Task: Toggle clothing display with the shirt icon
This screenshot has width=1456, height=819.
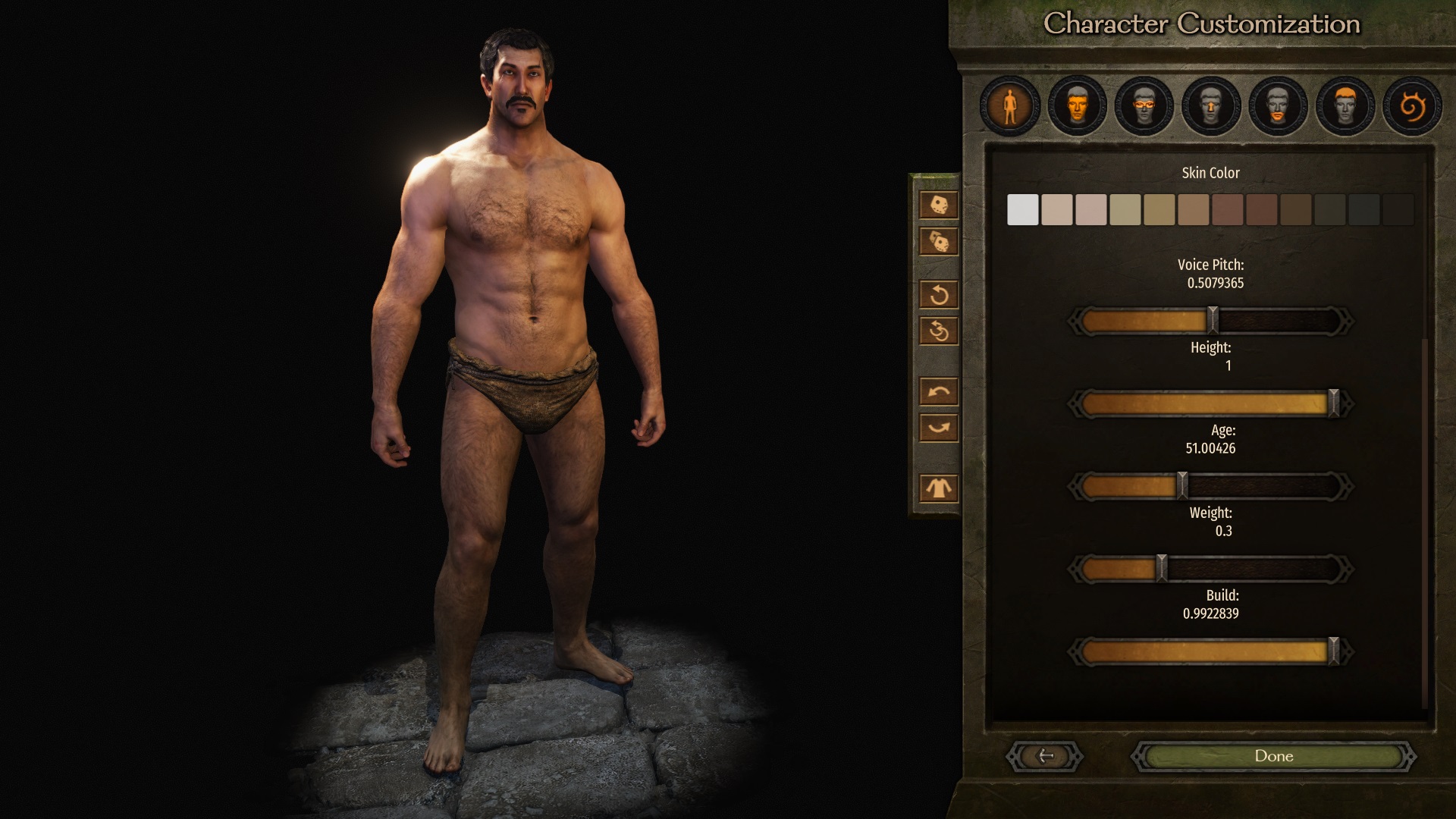Action: 938,488
